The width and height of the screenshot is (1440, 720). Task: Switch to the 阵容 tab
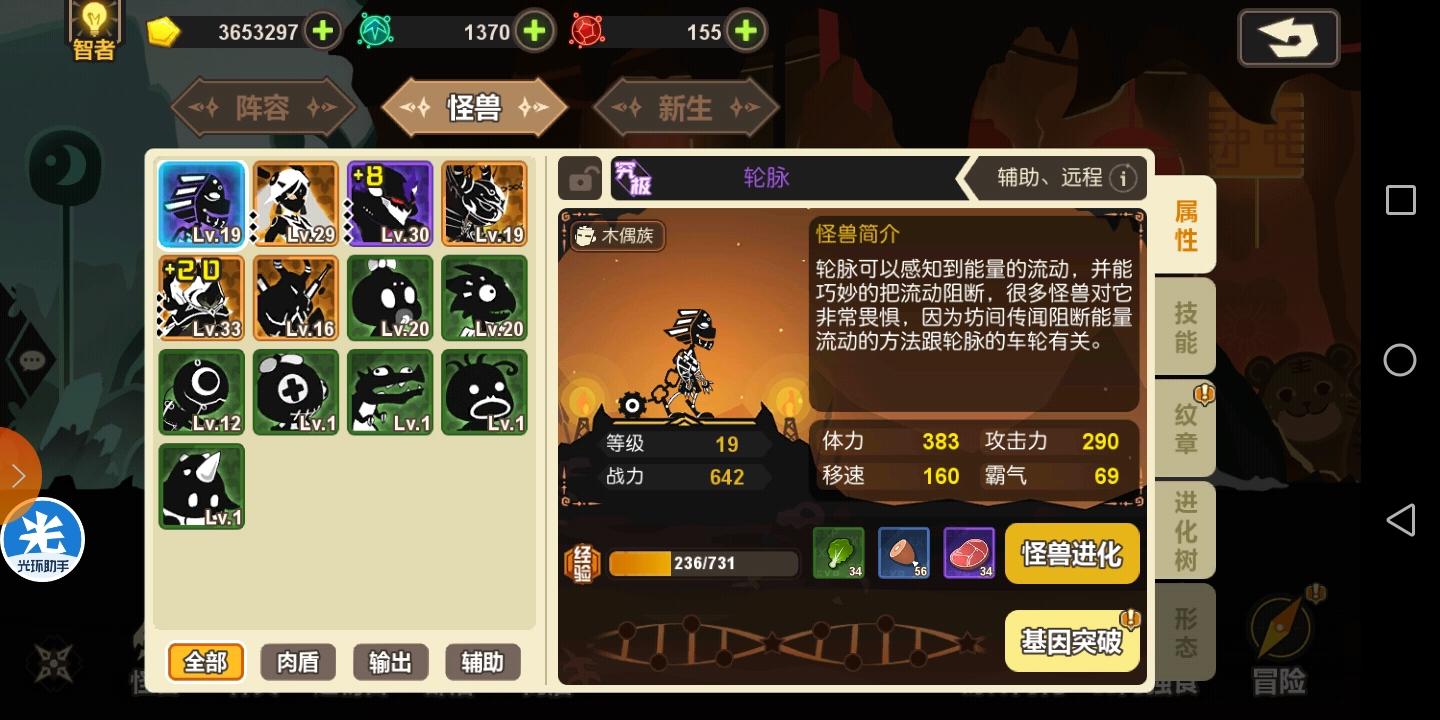[x=262, y=107]
